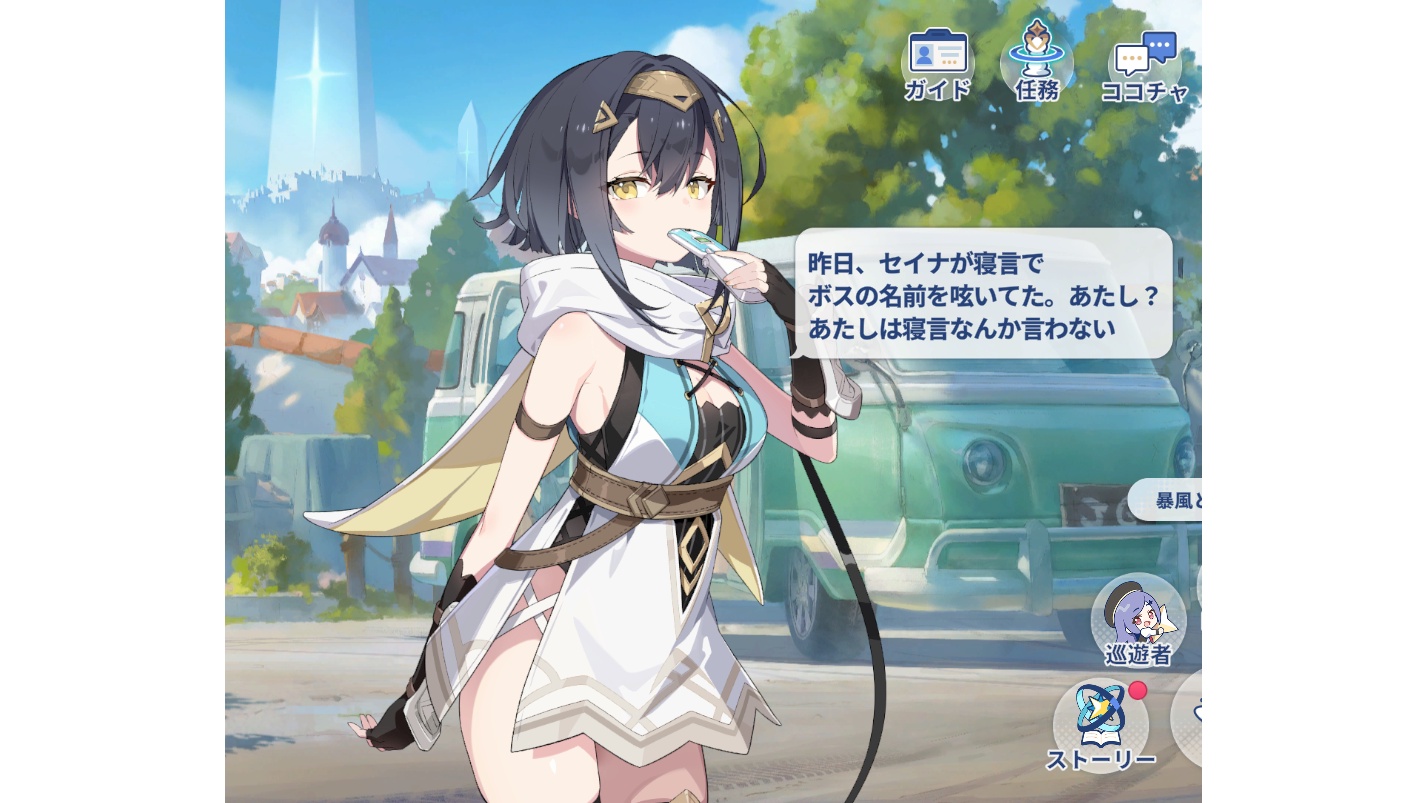
Task: Open the ガイド guide menu
Action: pyautogui.click(x=937, y=63)
